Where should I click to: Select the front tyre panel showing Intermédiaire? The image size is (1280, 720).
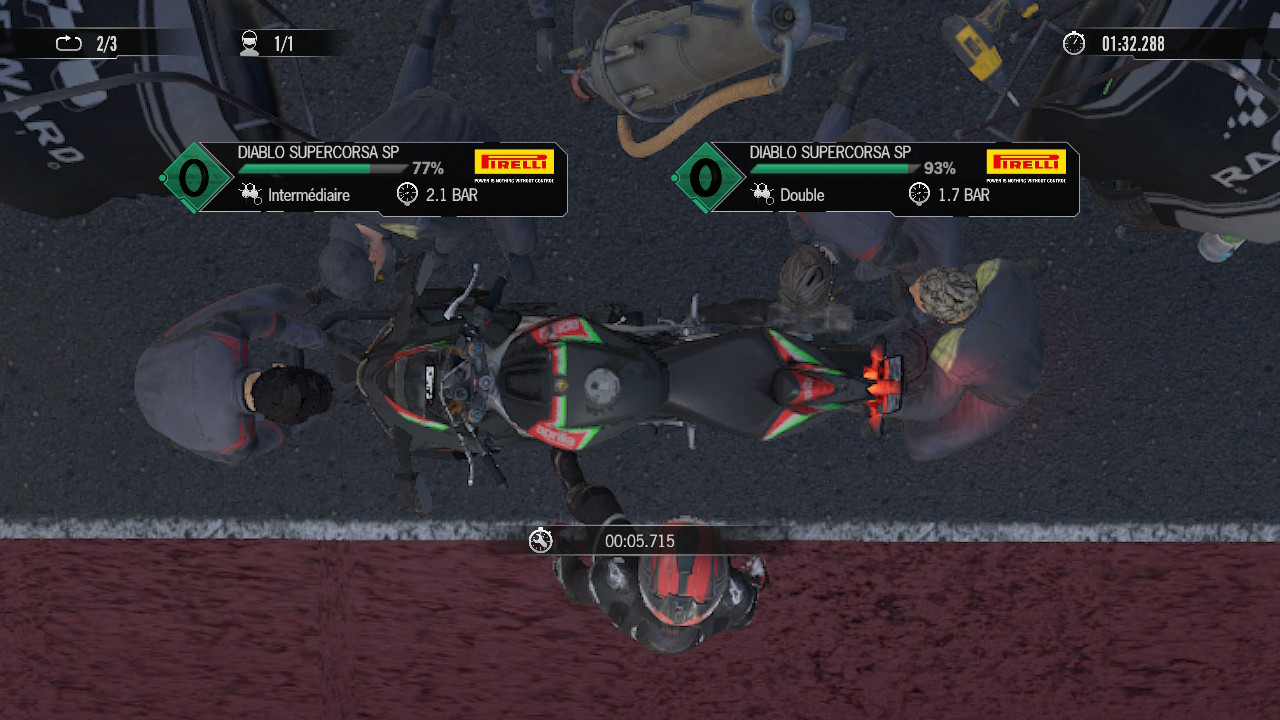pos(385,180)
